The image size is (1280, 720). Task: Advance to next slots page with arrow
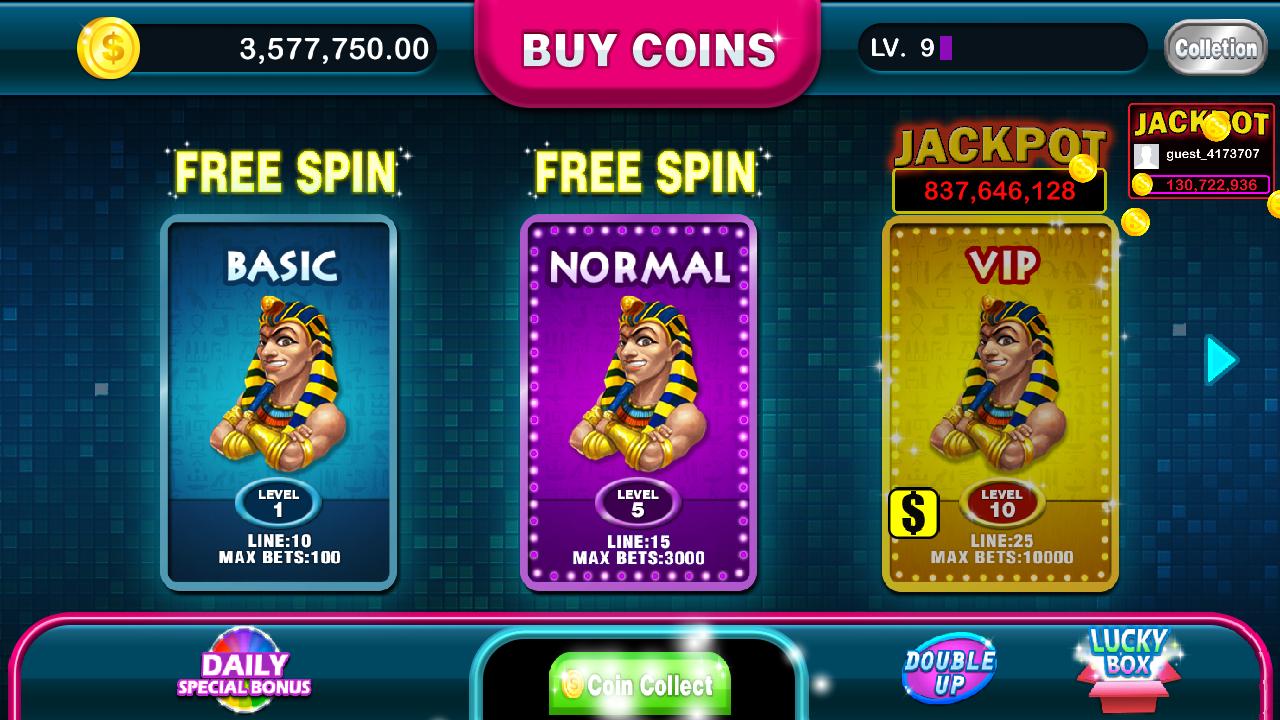click(x=1218, y=360)
